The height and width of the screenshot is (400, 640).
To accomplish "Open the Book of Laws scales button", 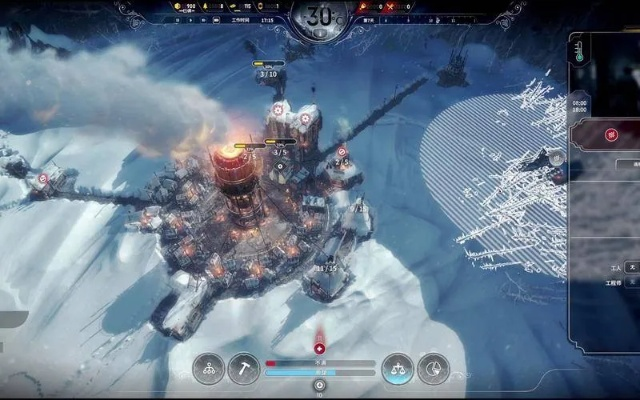I will pyautogui.click(x=399, y=368).
